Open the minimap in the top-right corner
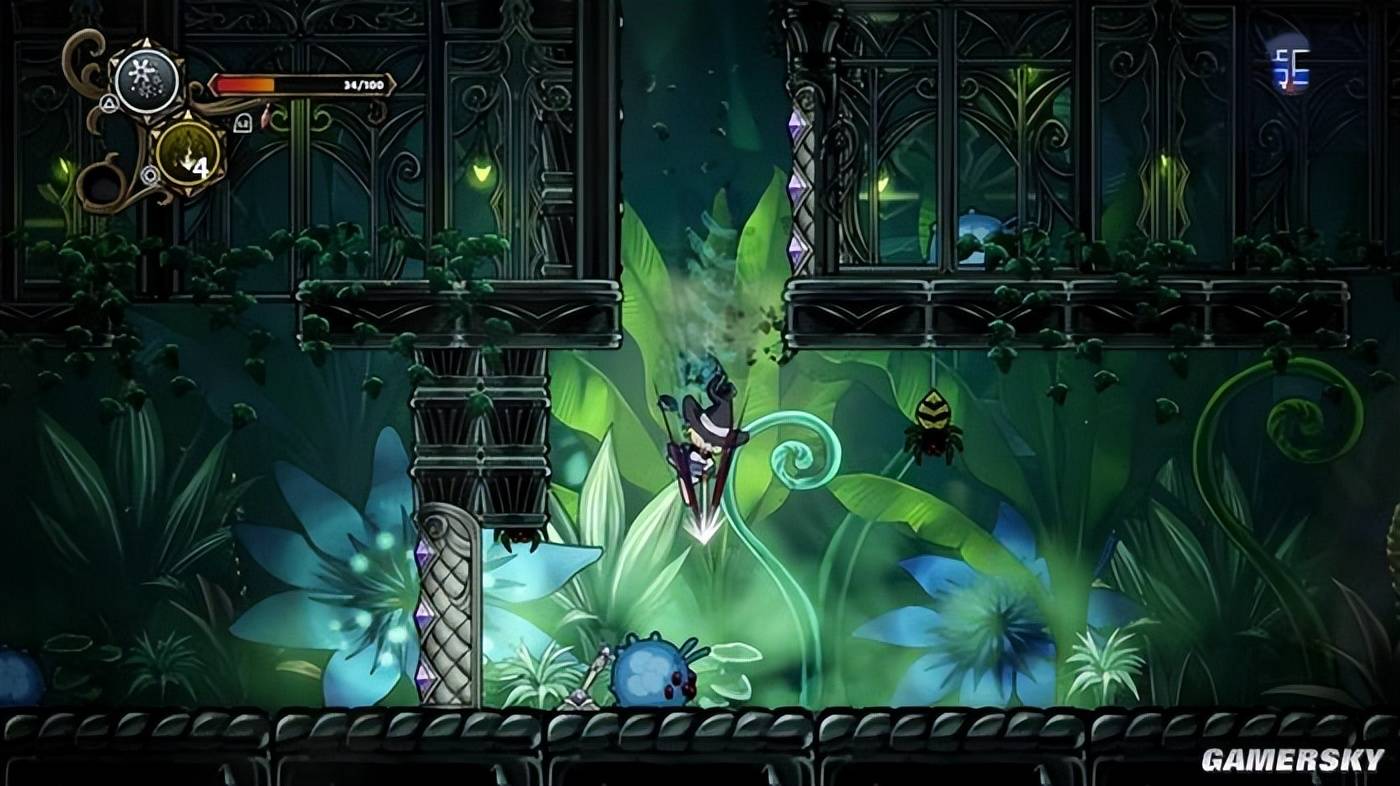Viewport: 1400px width, 786px height. [x=1287, y=62]
